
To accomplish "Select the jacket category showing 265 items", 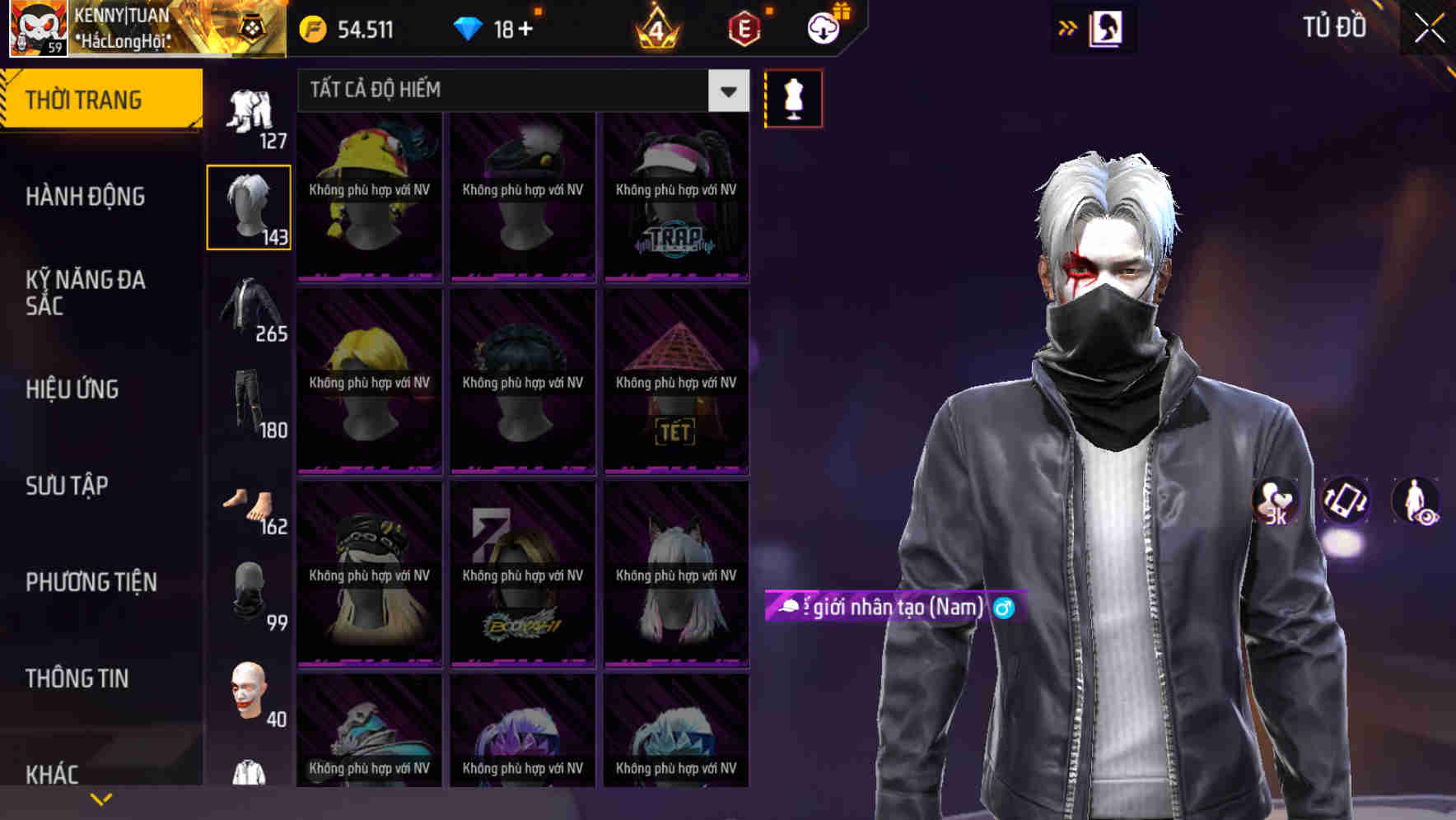I will point(249,309).
